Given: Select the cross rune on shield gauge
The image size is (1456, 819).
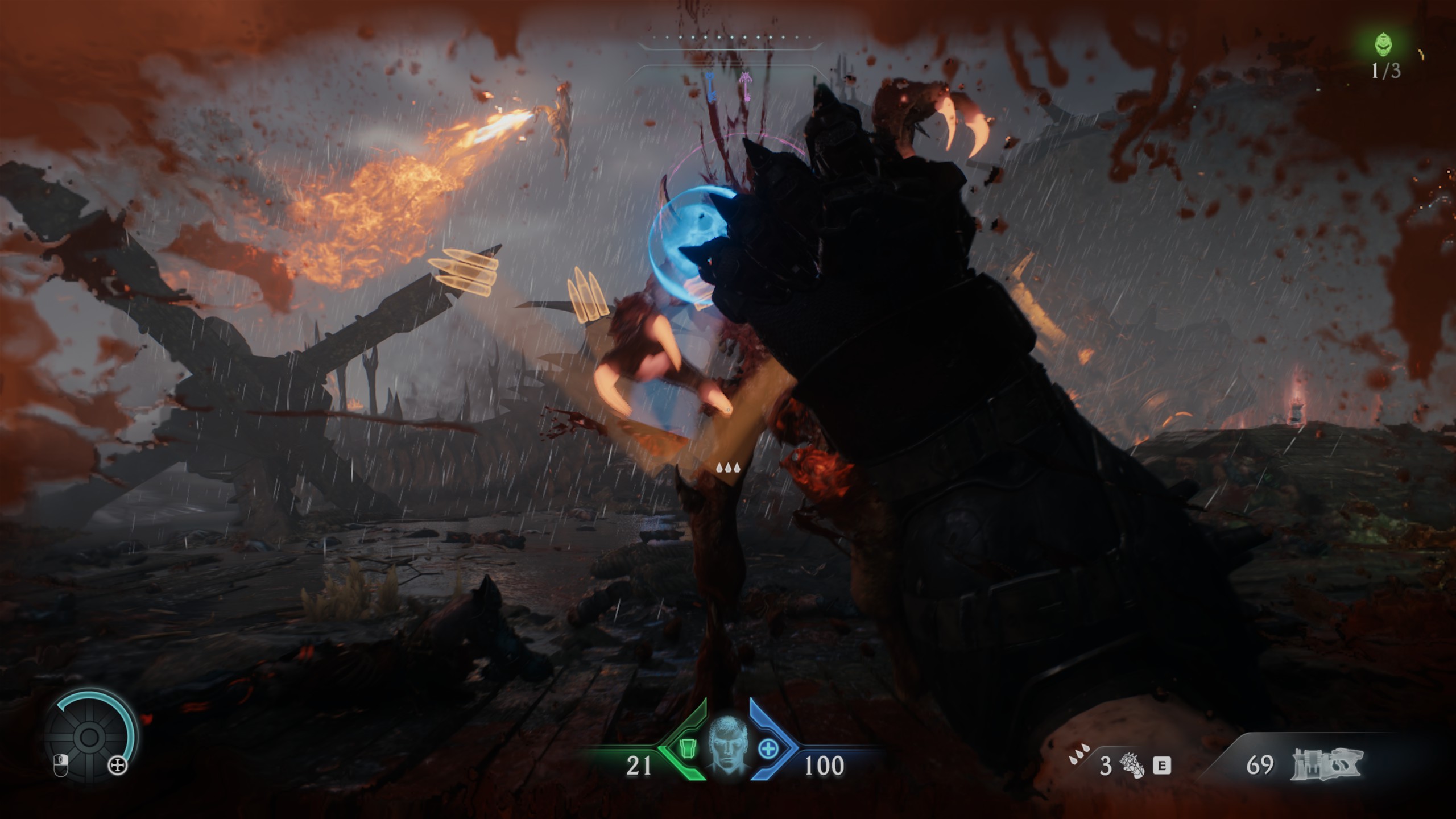Looking at the screenshot, I should click(118, 766).
